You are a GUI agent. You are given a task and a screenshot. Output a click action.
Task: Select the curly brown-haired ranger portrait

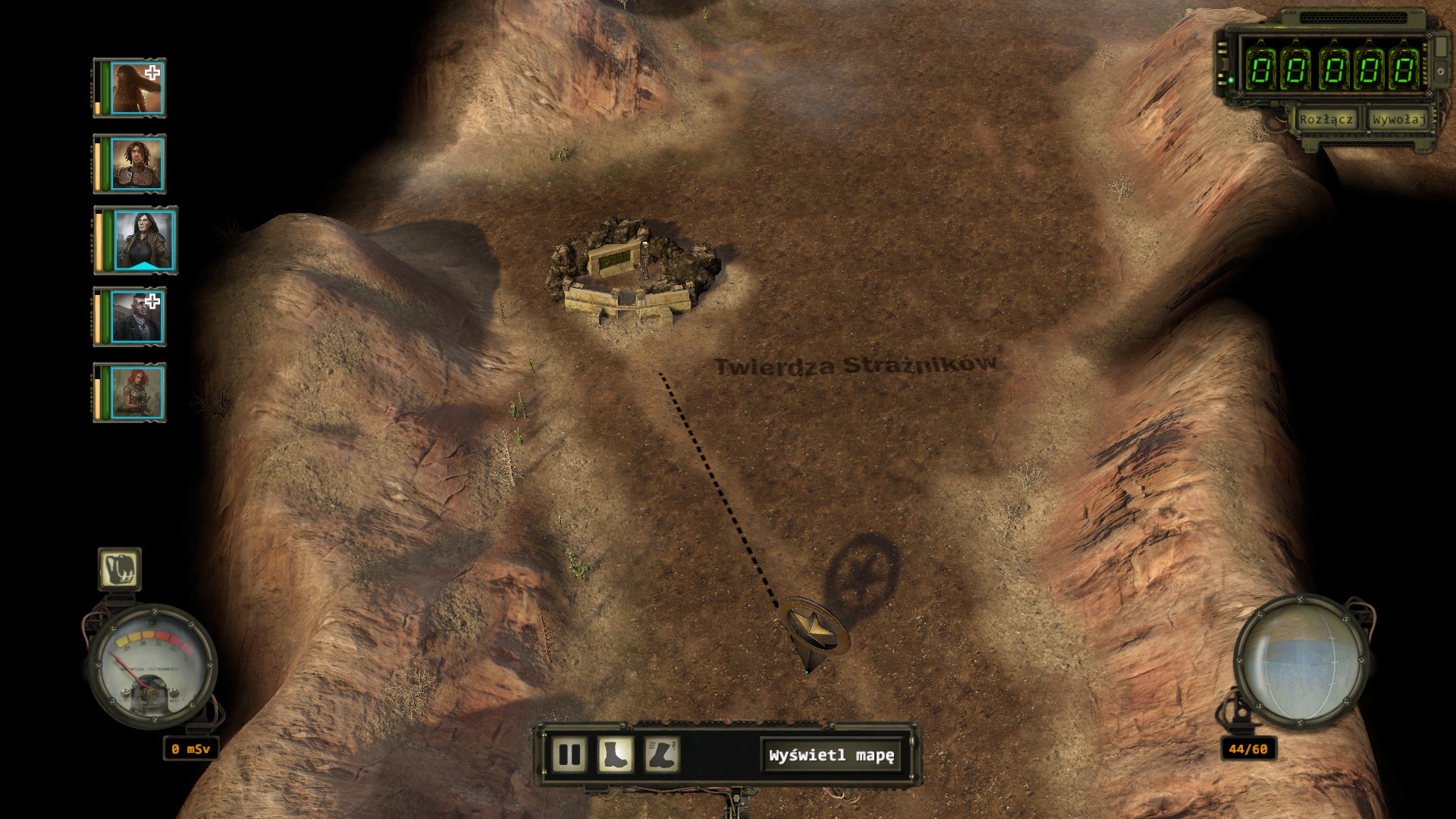[x=136, y=165]
